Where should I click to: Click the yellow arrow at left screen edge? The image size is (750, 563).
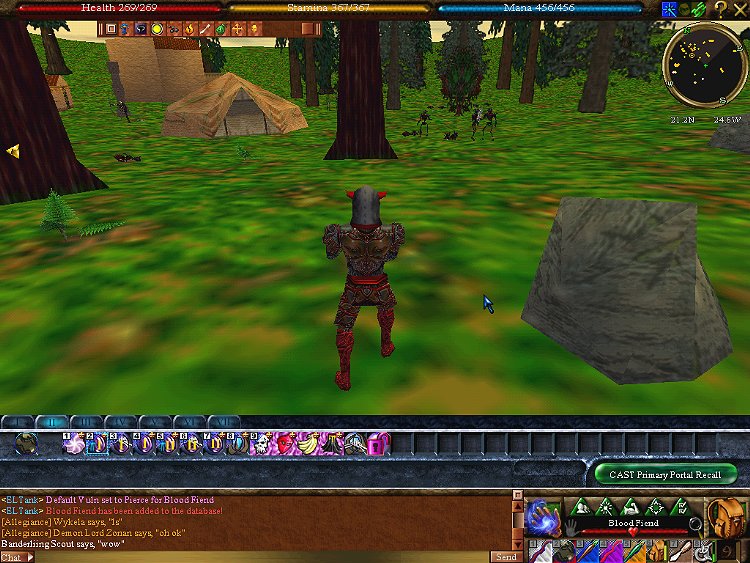(12, 151)
